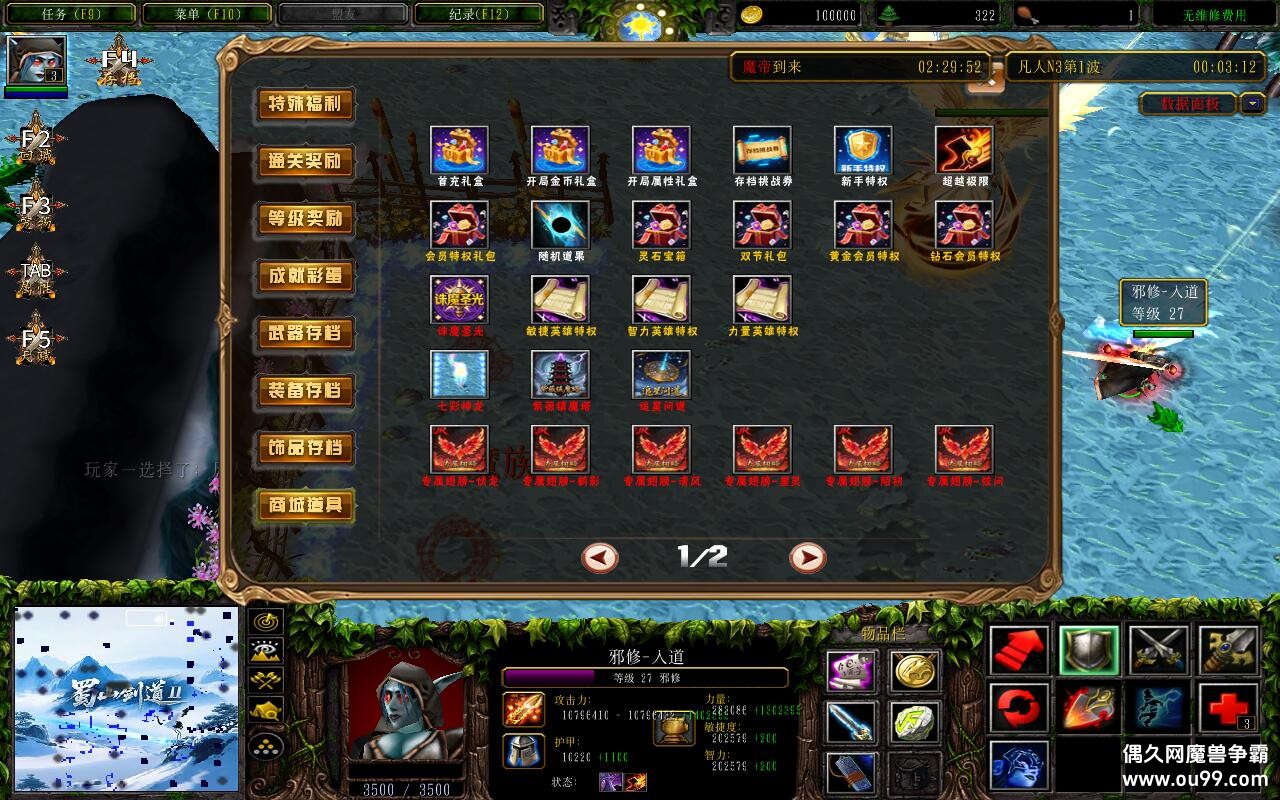Image resolution: width=1280 pixels, height=800 pixels.
Task: Pick the 紫霄镇魔塔 tower icon
Action: coord(560,374)
